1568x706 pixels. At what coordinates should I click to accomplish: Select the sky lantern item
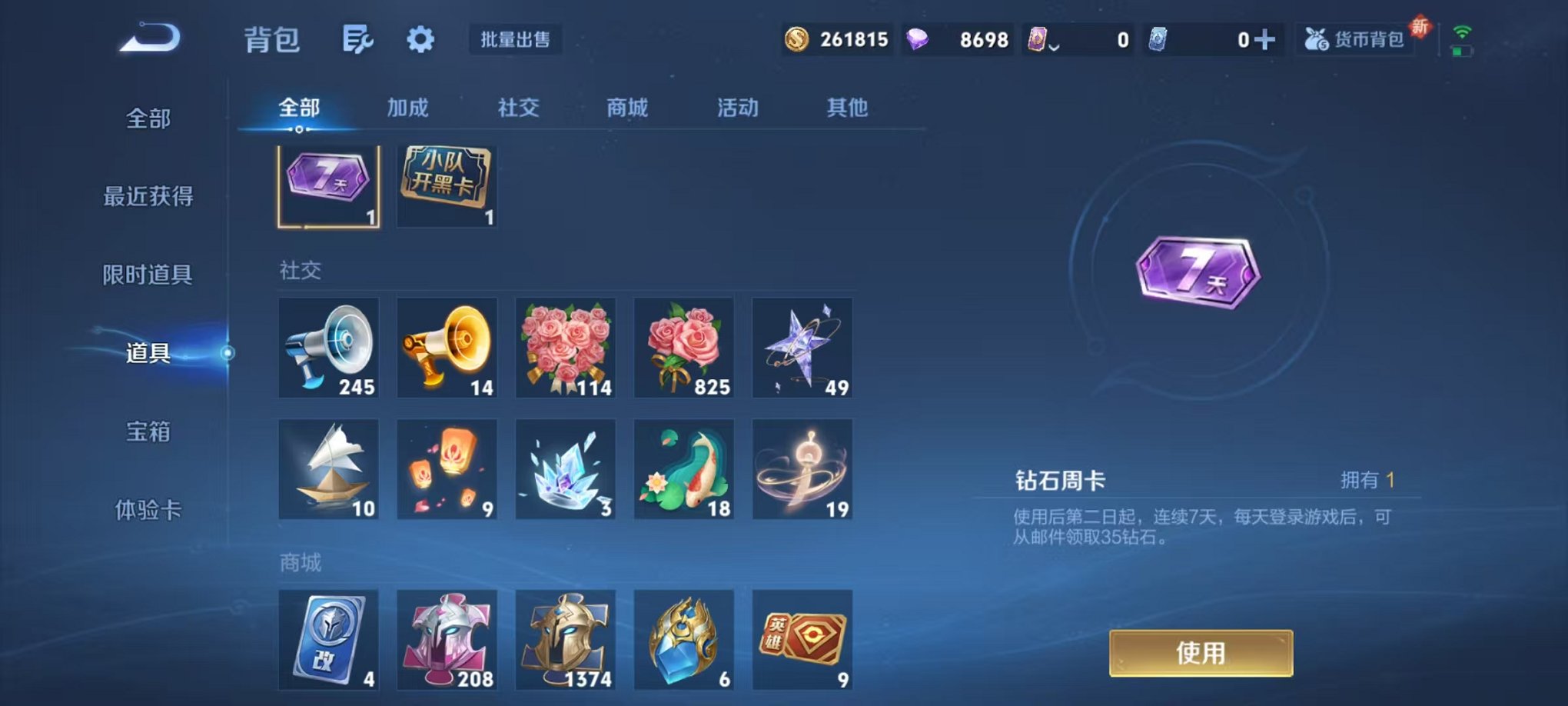(447, 468)
